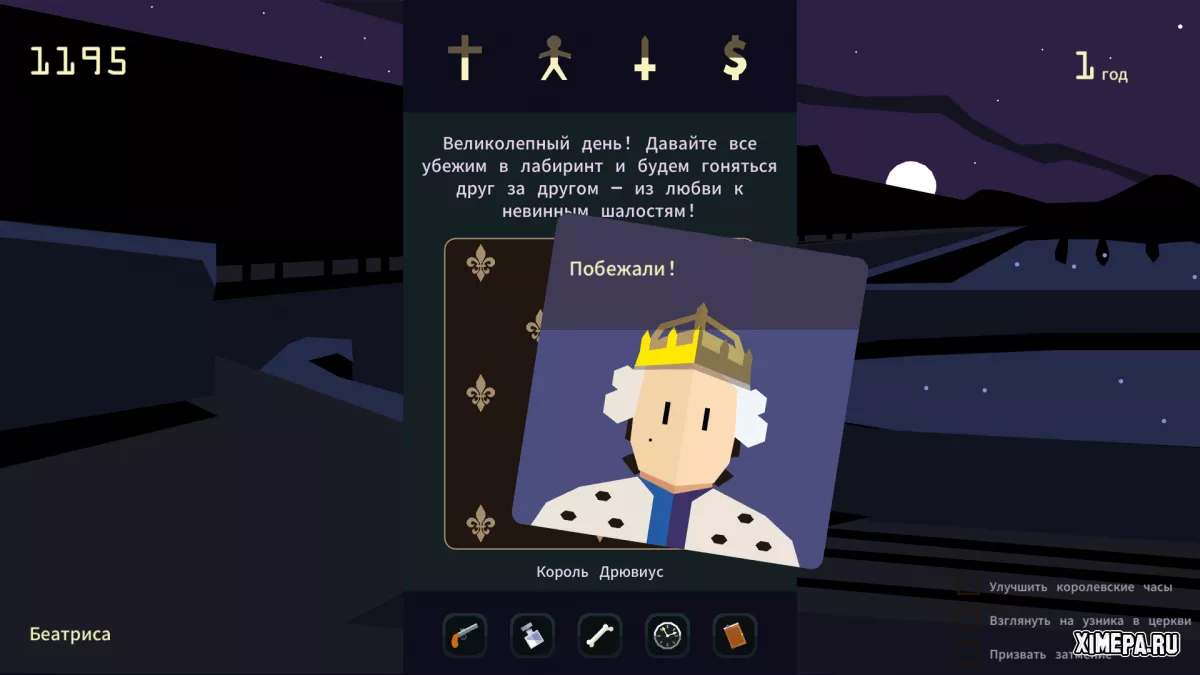Select the perfume bottle item
The image size is (1200, 675).
point(532,635)
